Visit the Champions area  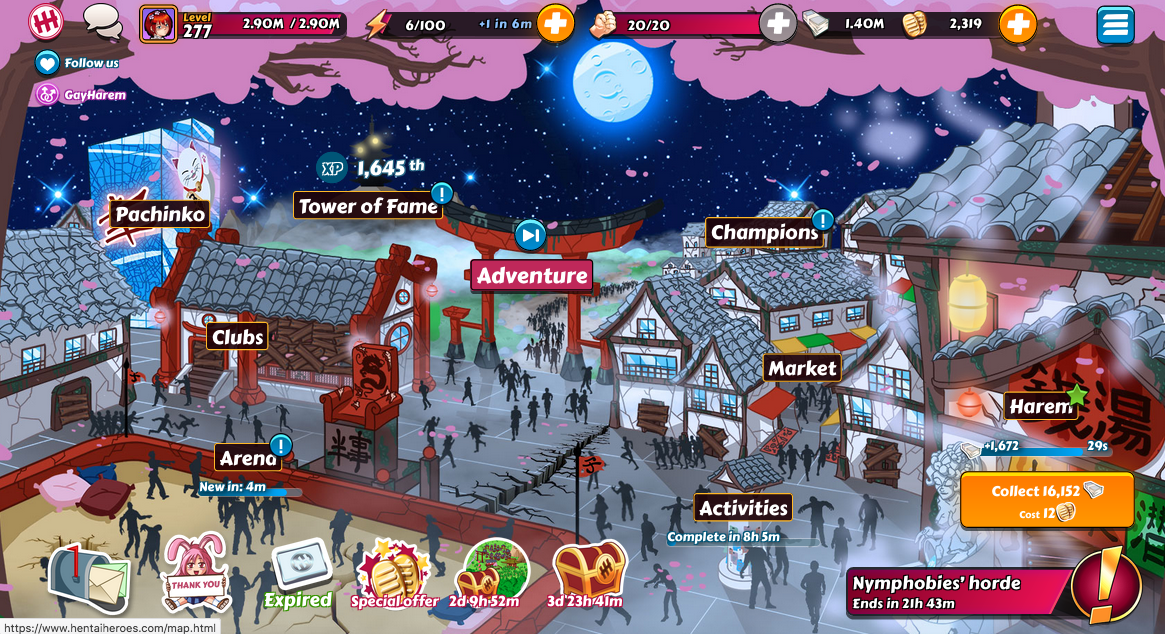pyautogui.click(x=764, y=233)
